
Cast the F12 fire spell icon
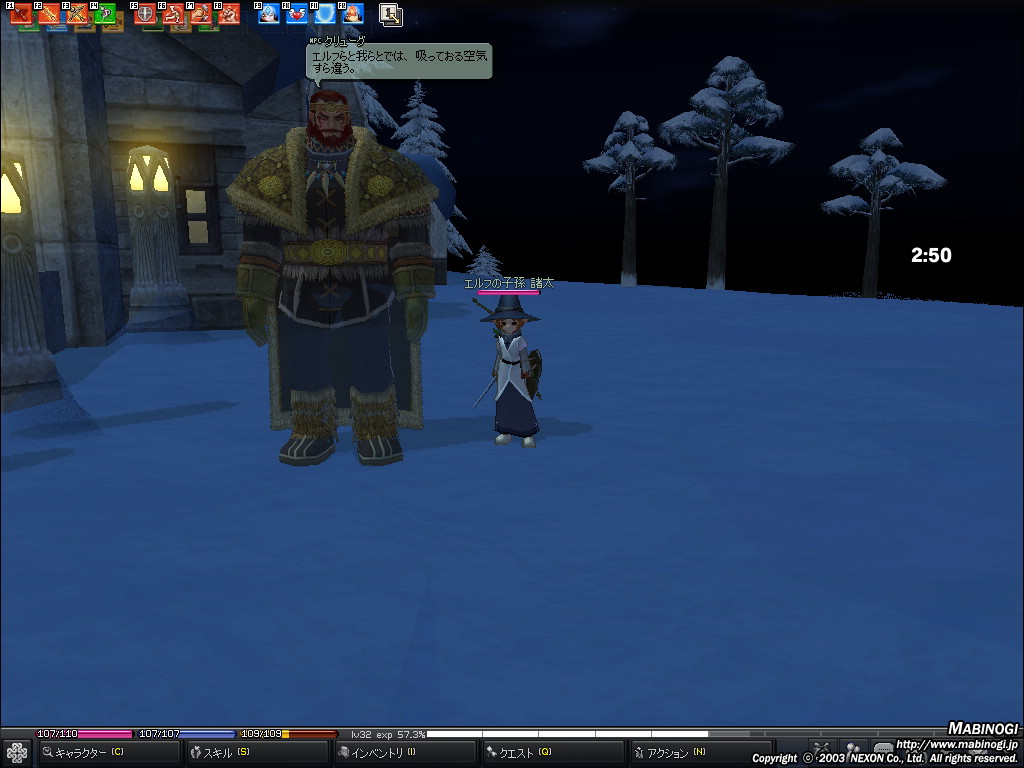(x=353, y=15)
